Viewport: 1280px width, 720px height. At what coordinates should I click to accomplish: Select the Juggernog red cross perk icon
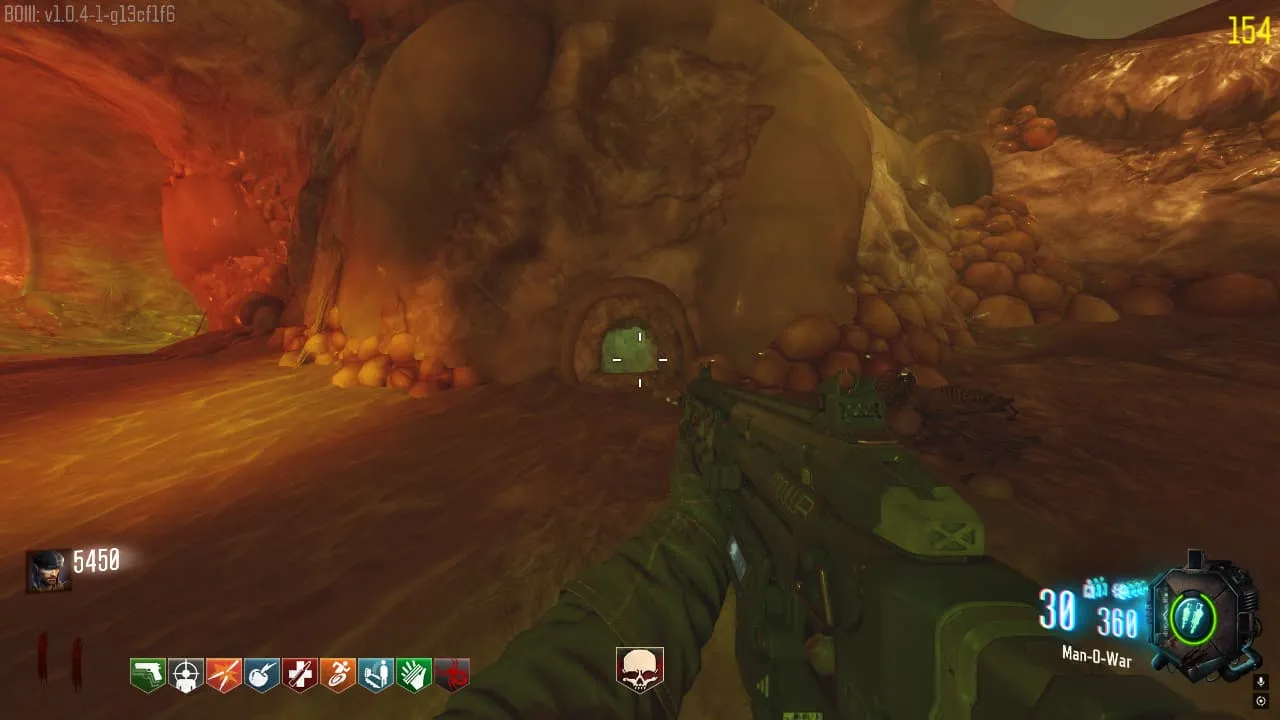(300, 675)
